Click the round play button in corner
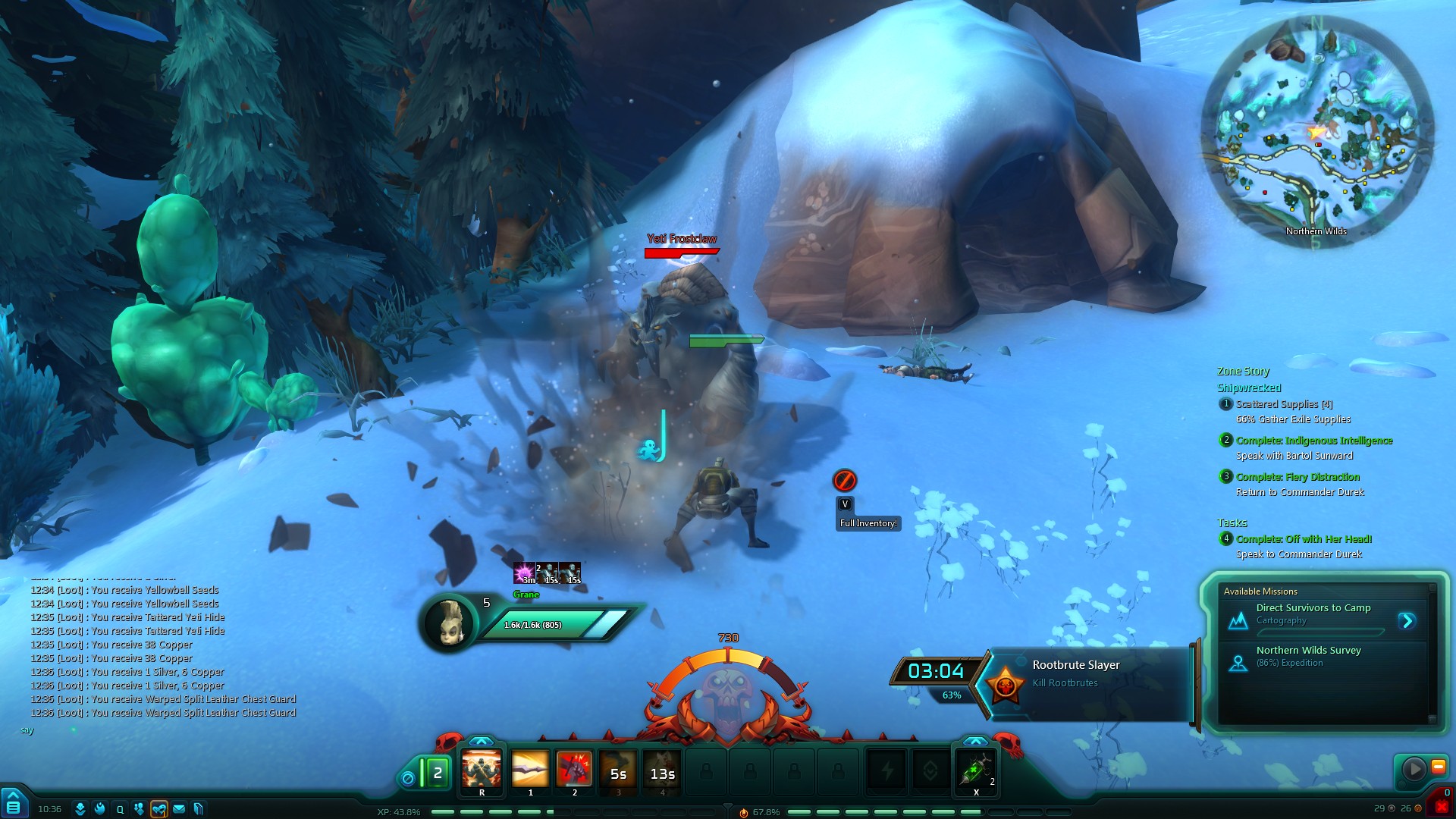 (1414, 769)
